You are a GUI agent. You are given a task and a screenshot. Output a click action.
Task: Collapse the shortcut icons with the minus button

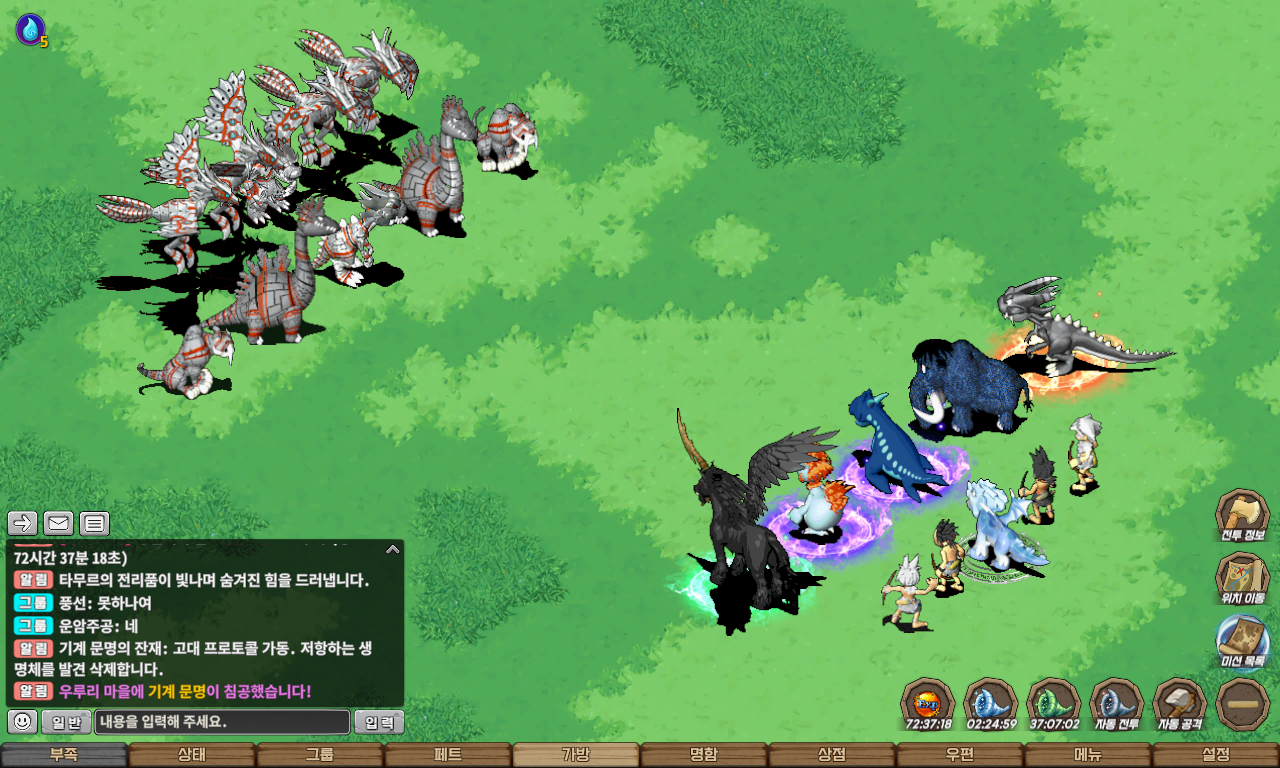[x=1242, y=704]
